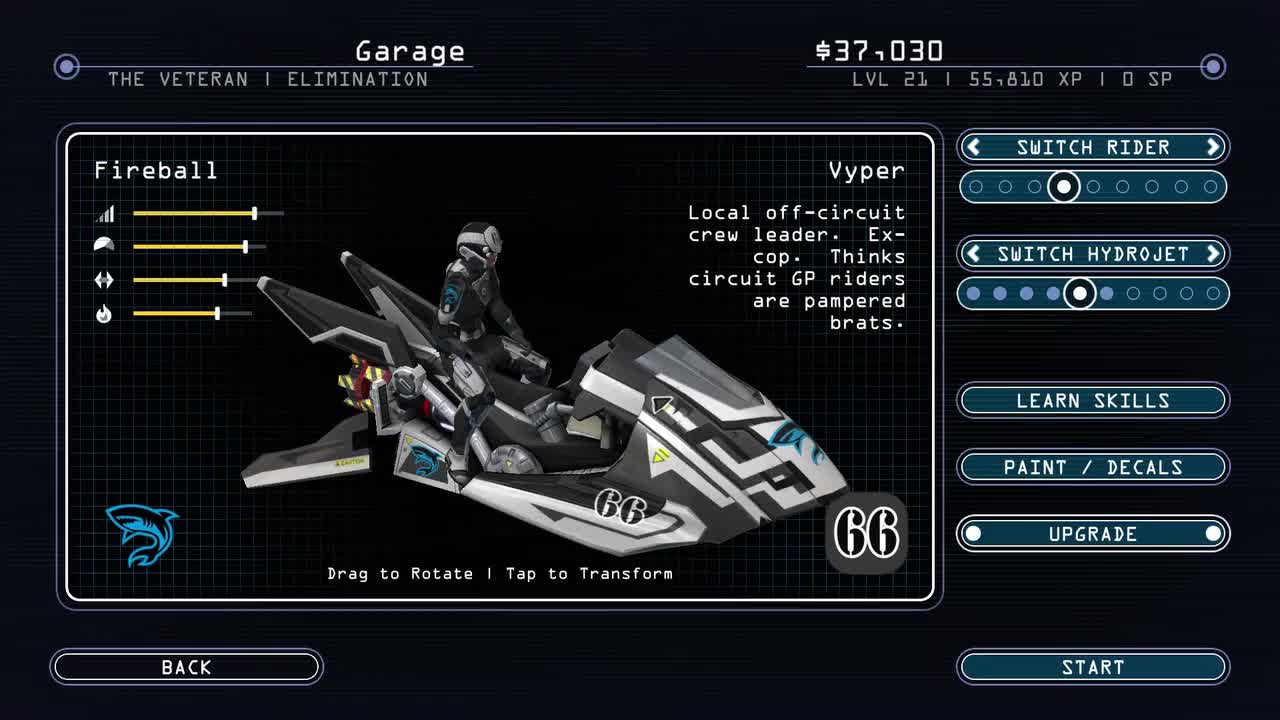This screenshot has width=1280, height=720.
Task: Open the UPGRADE menu
Action: click(1092, 534)
